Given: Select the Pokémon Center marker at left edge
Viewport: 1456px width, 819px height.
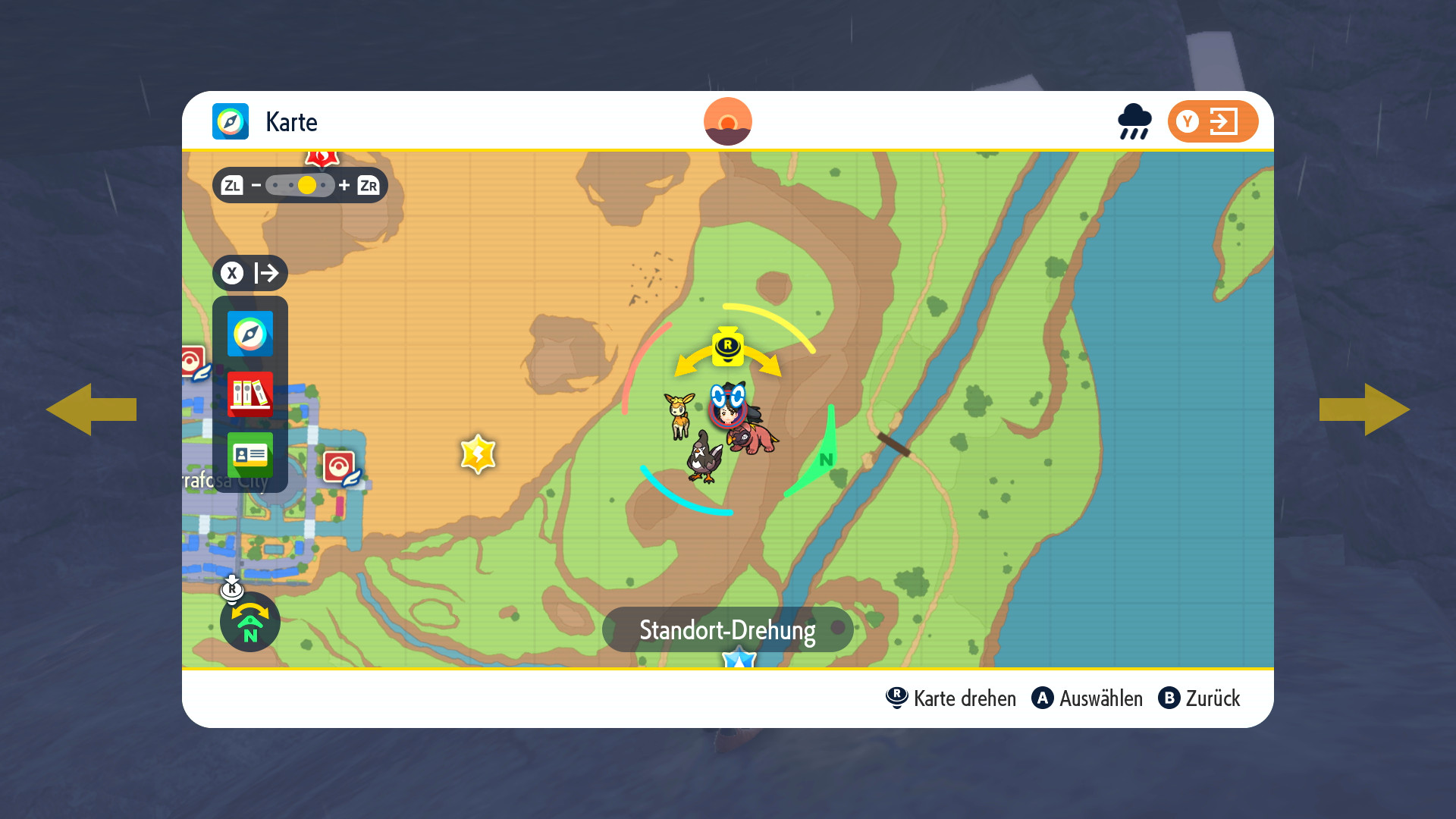Looking at the screenshot, I should (193, 362).
